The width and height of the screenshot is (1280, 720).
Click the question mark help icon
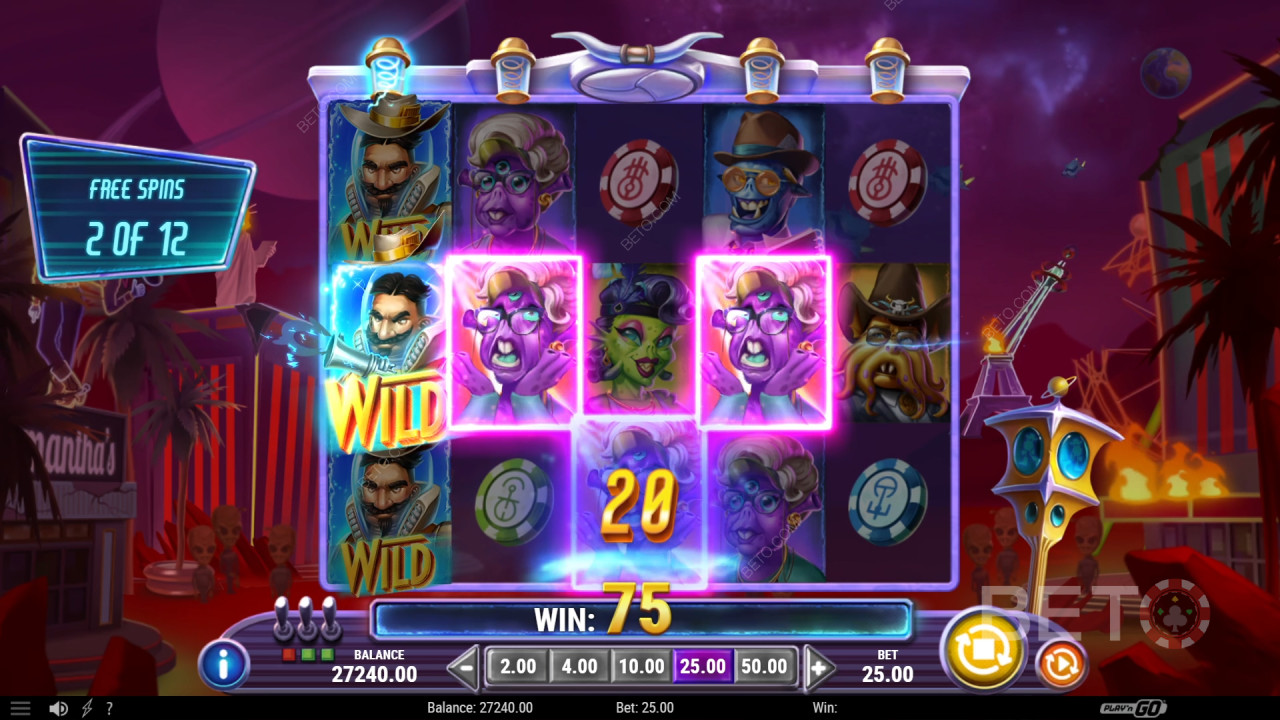pyautogui.click(x=110, y=708)
